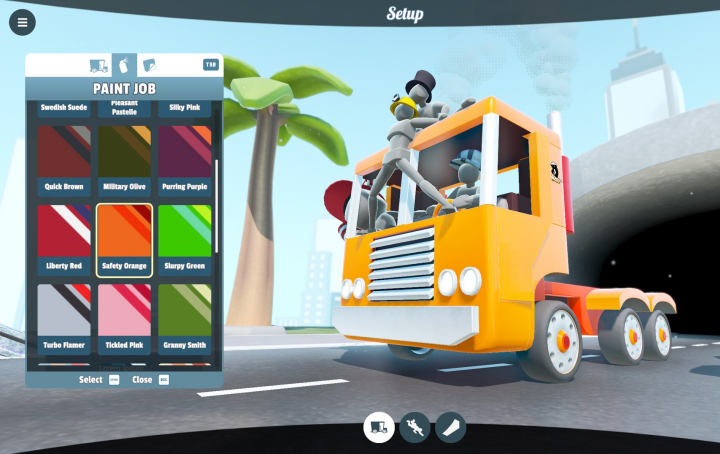The image size is (720, 454).
Task: Select the truck setup icon in bottom bar
Action: tap(378, 427)
